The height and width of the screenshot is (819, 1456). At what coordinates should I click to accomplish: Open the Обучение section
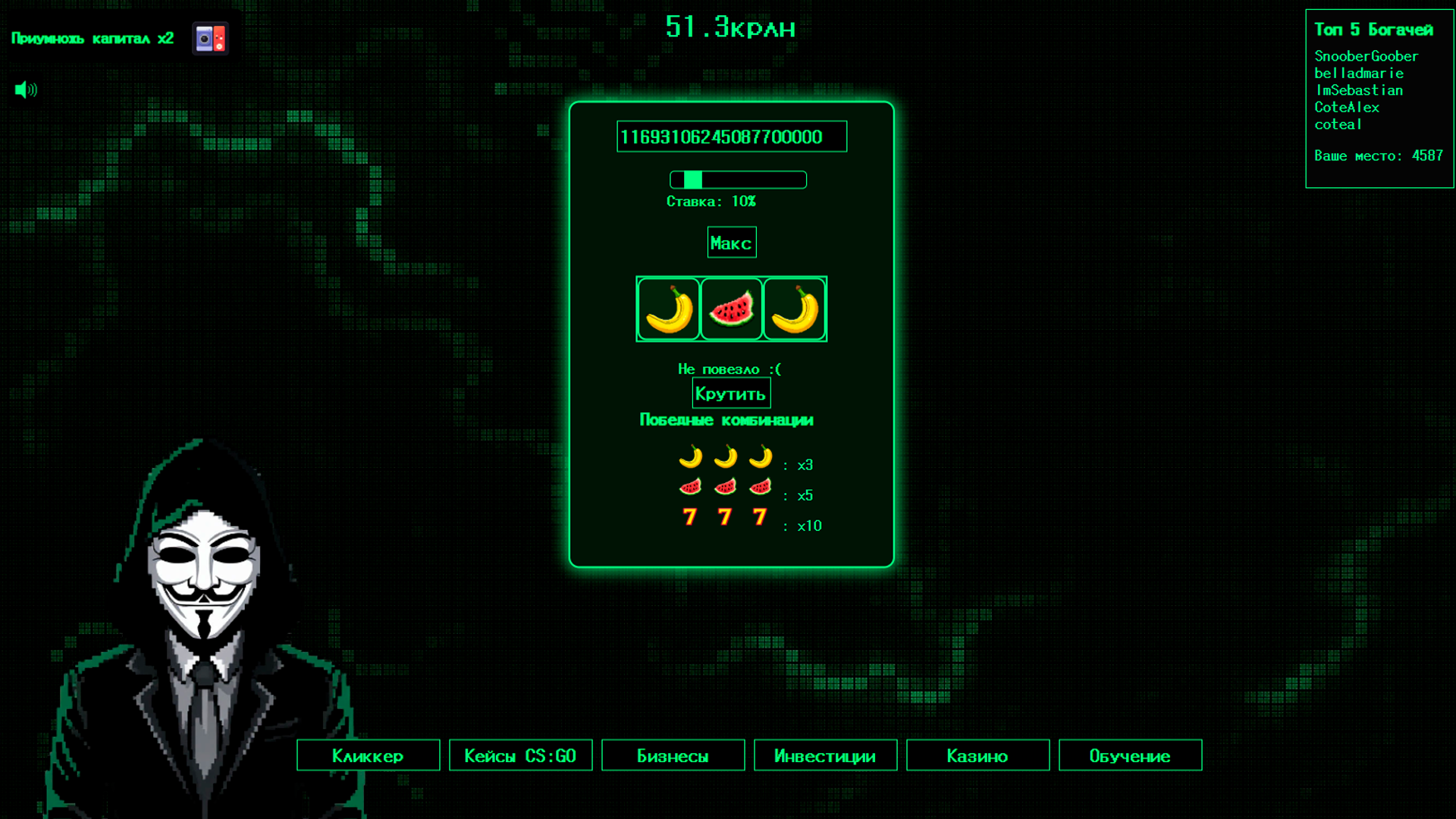coord(1129,755)
